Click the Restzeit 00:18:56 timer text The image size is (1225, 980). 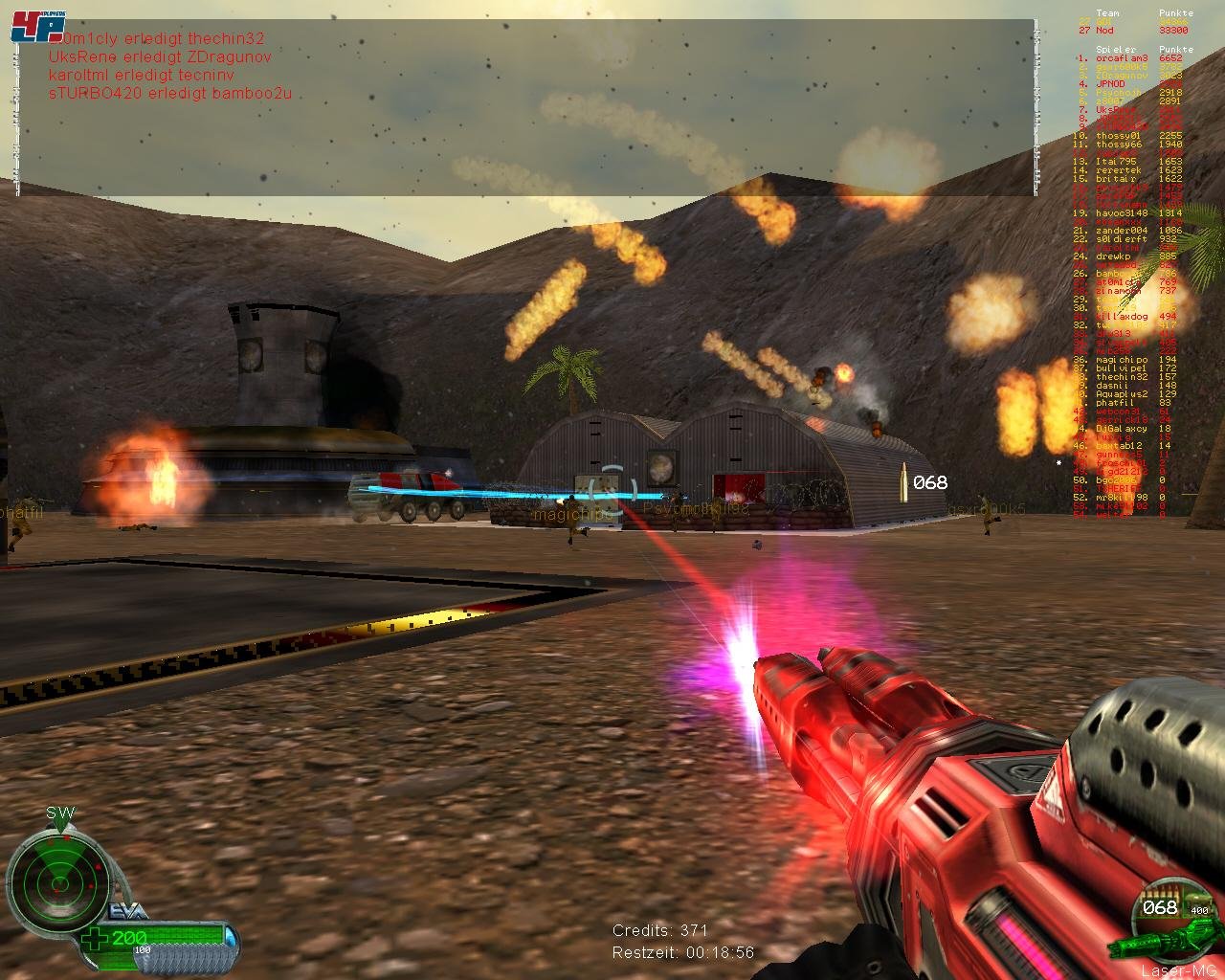(684, 952)
